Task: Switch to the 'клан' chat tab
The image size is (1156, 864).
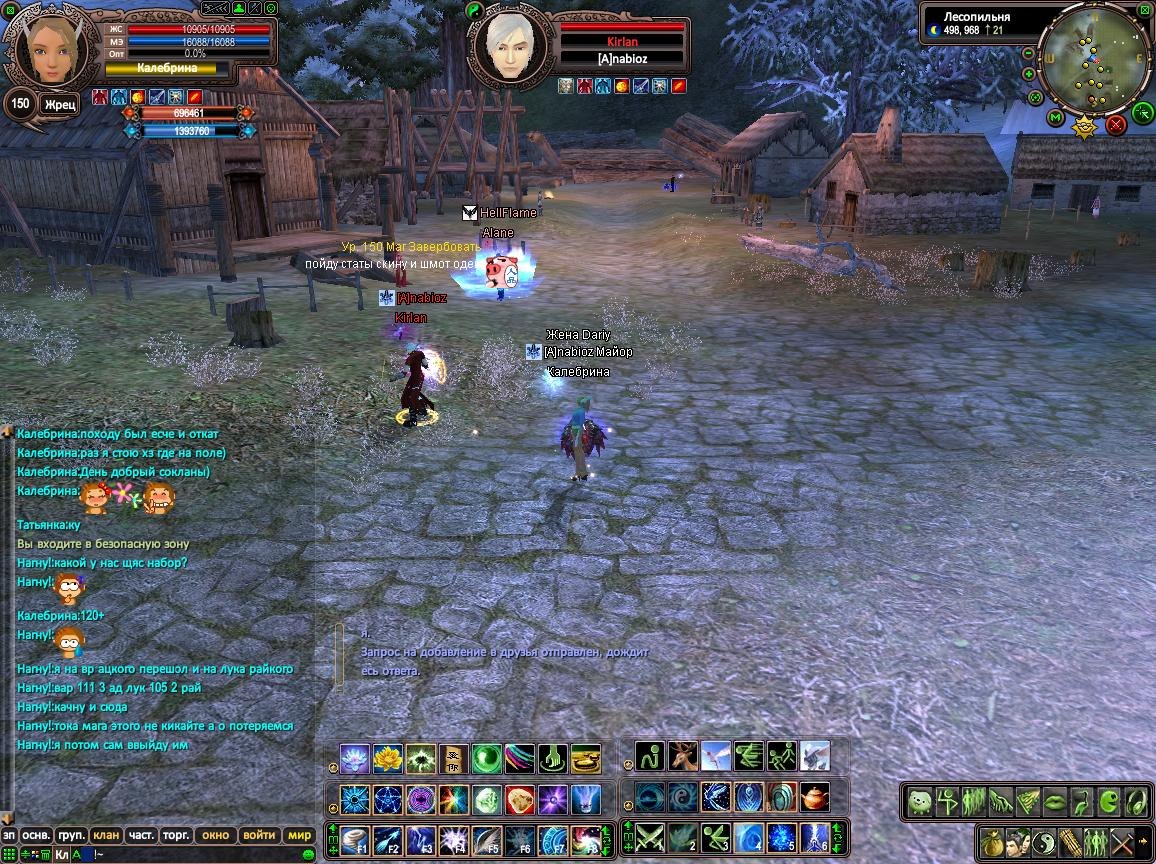Action: 106,835
